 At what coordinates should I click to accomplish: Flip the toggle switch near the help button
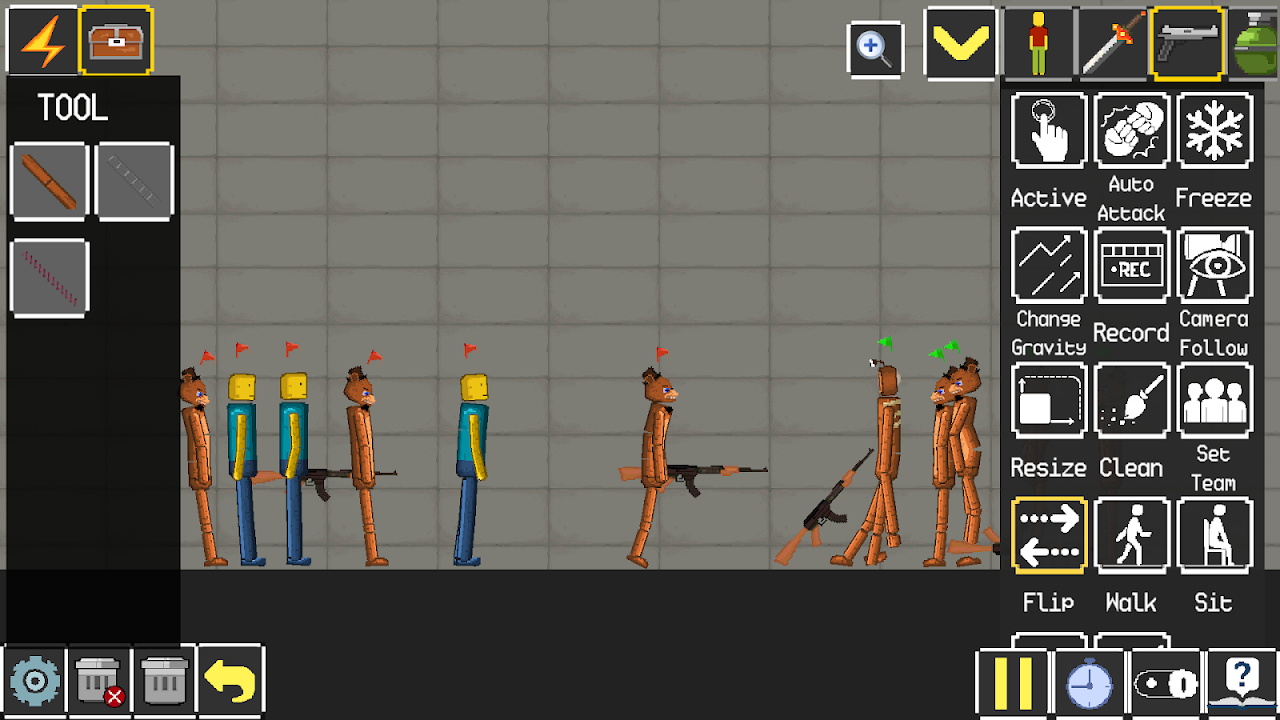click(1166, 681)
